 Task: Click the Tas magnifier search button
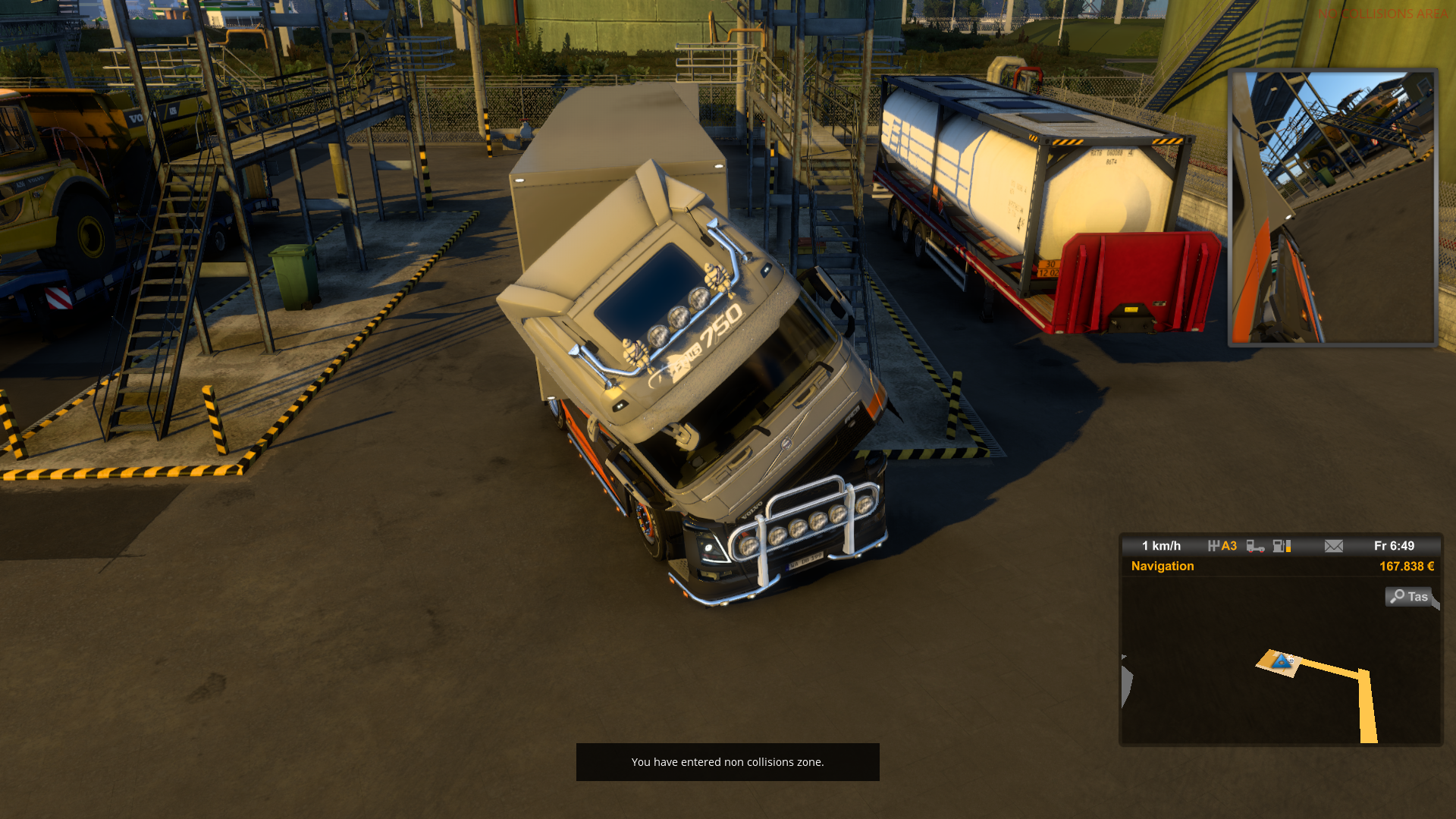pos(1409,597)
